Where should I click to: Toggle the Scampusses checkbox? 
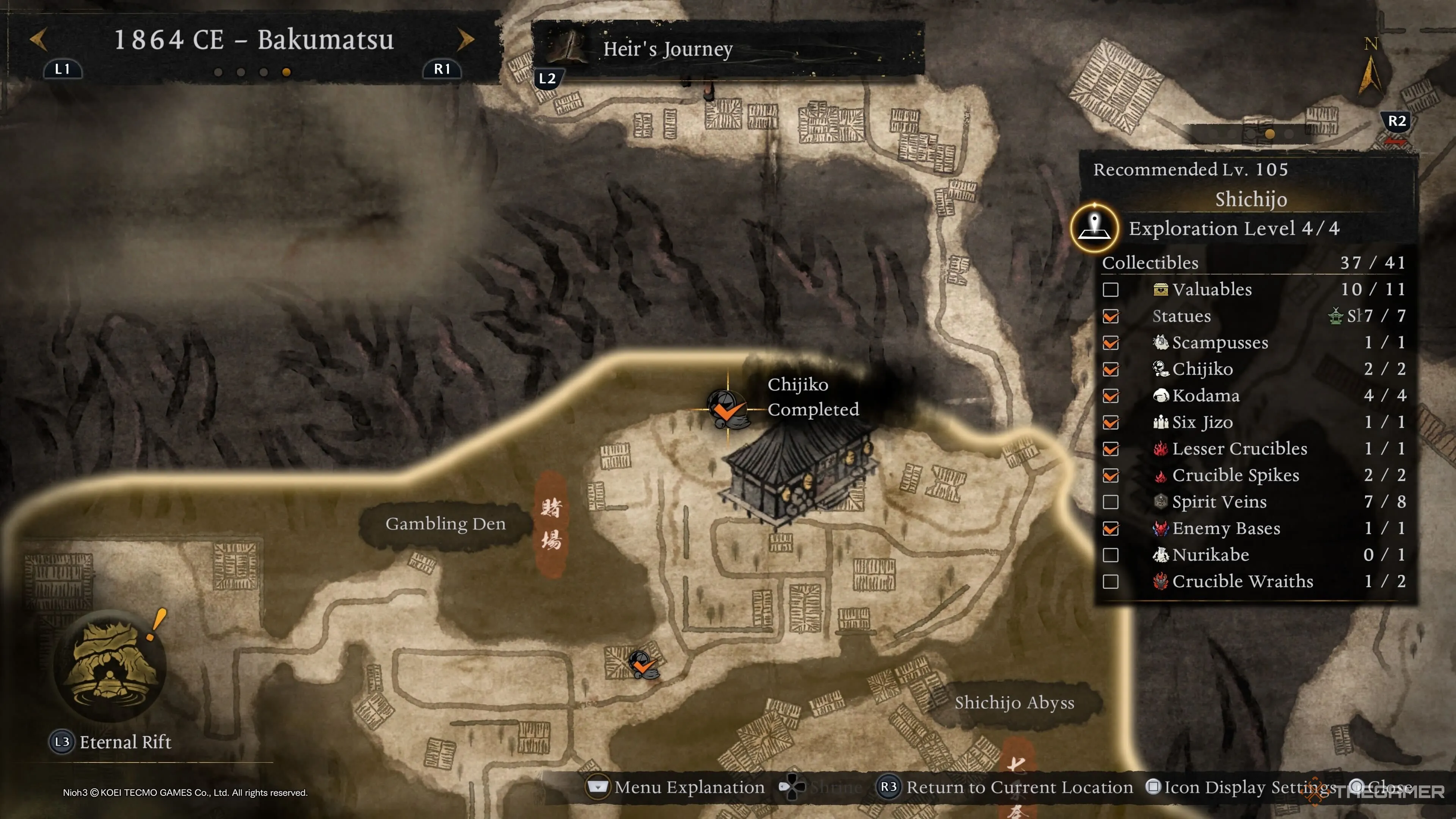(x=1110, y=342)
